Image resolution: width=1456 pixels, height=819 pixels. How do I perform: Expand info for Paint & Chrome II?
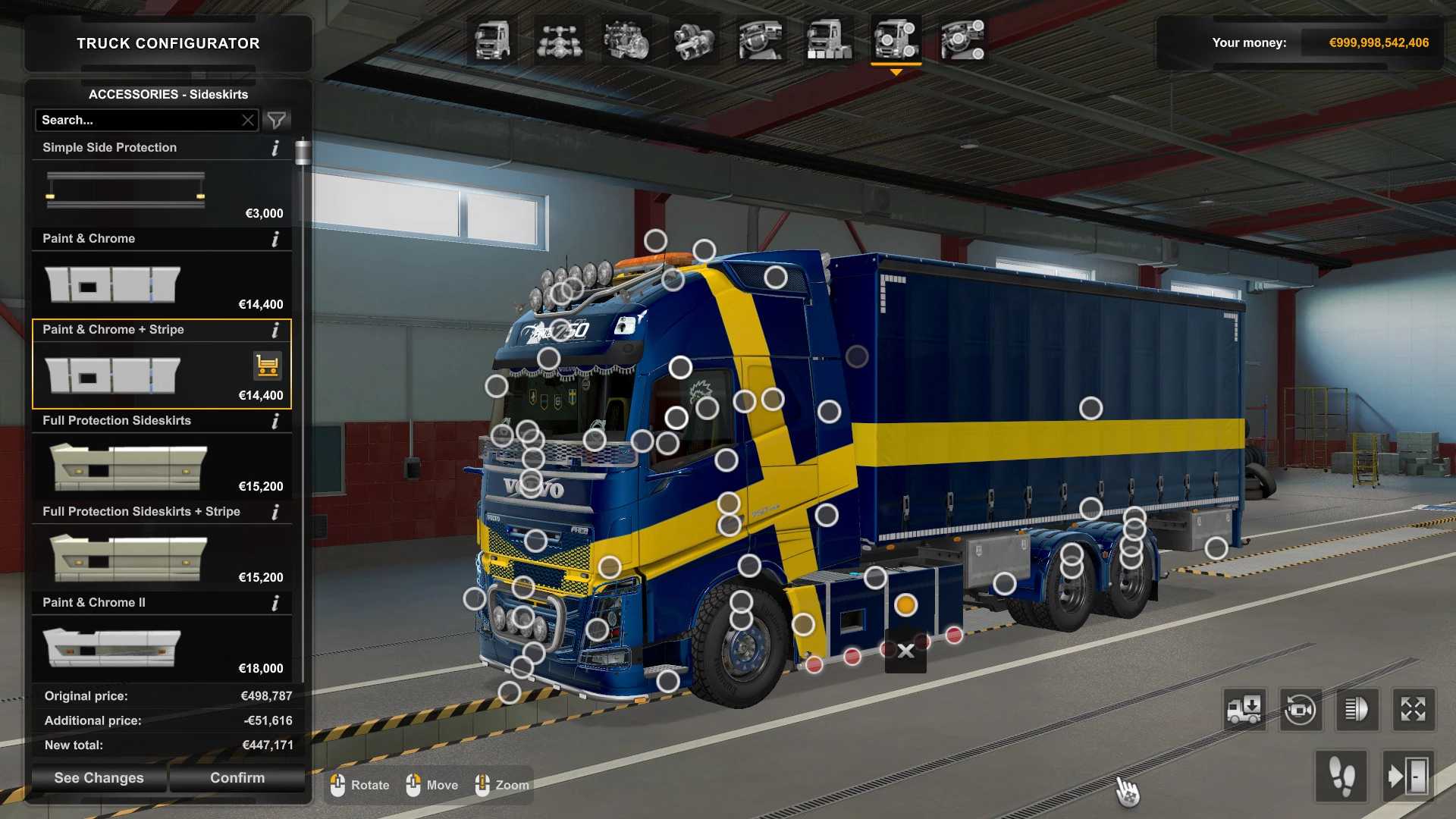coord(276,603)
